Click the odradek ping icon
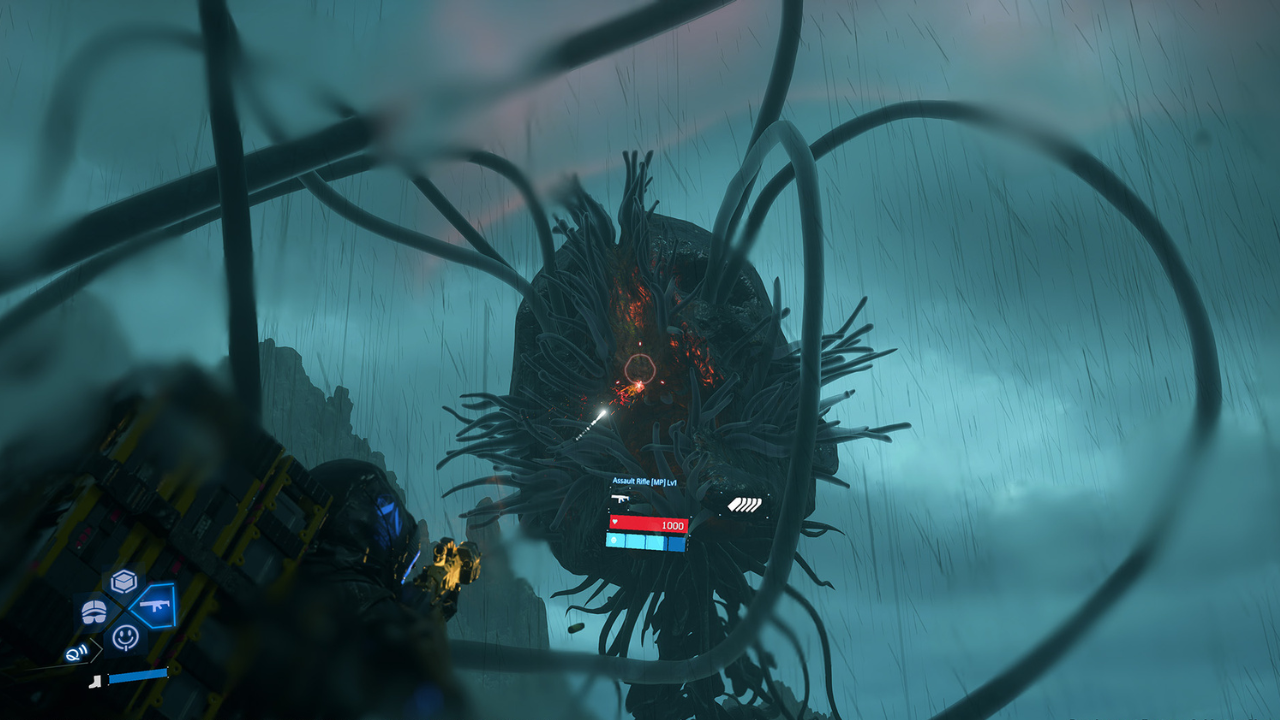The height and width of the screenshot is (720, 1280). 76,652
